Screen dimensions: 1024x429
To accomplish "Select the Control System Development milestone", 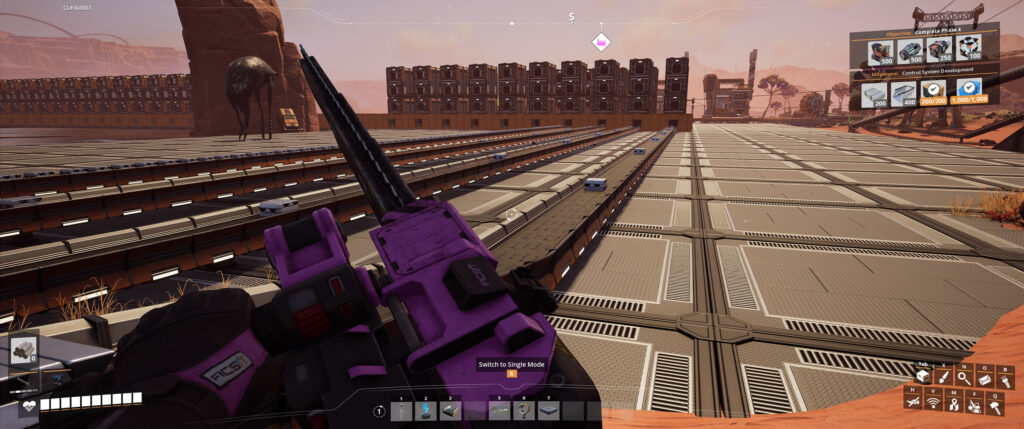I will coord(925,73).
